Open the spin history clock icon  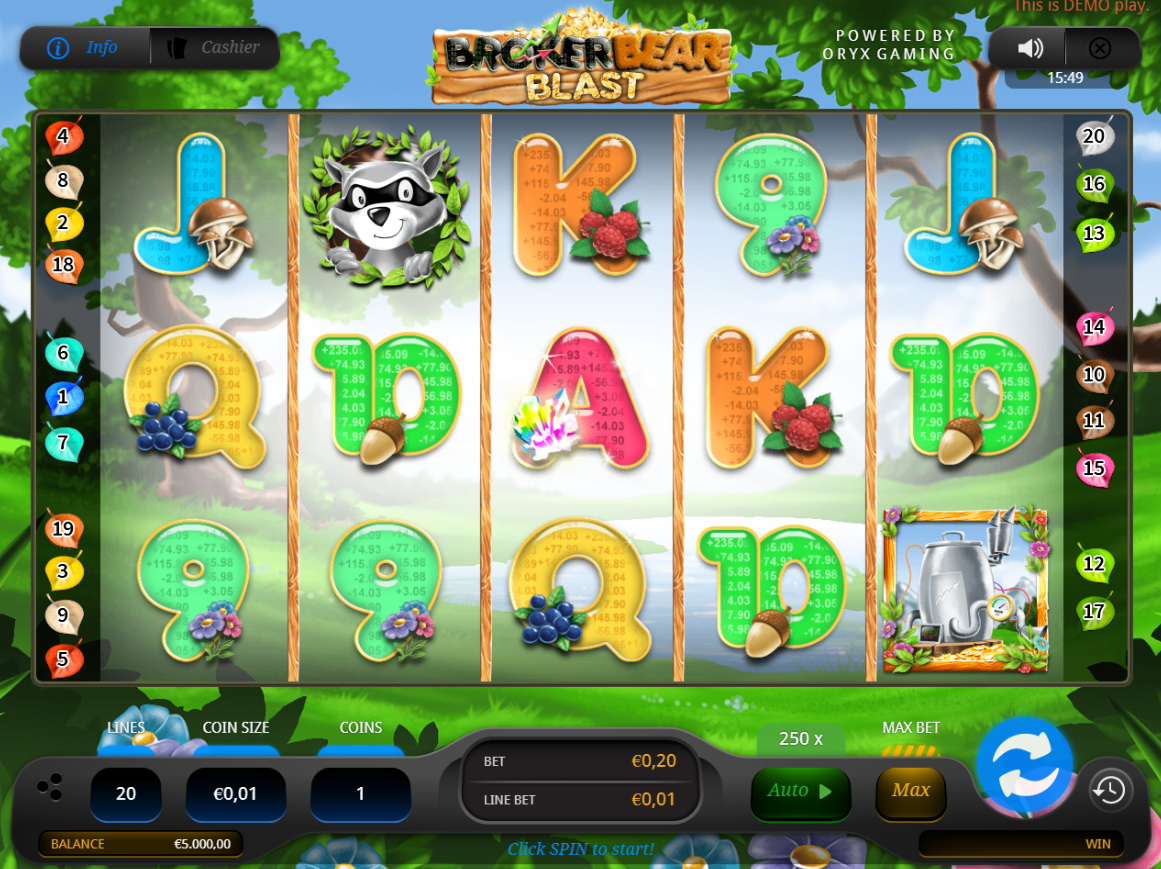(x=1110, y=790)
